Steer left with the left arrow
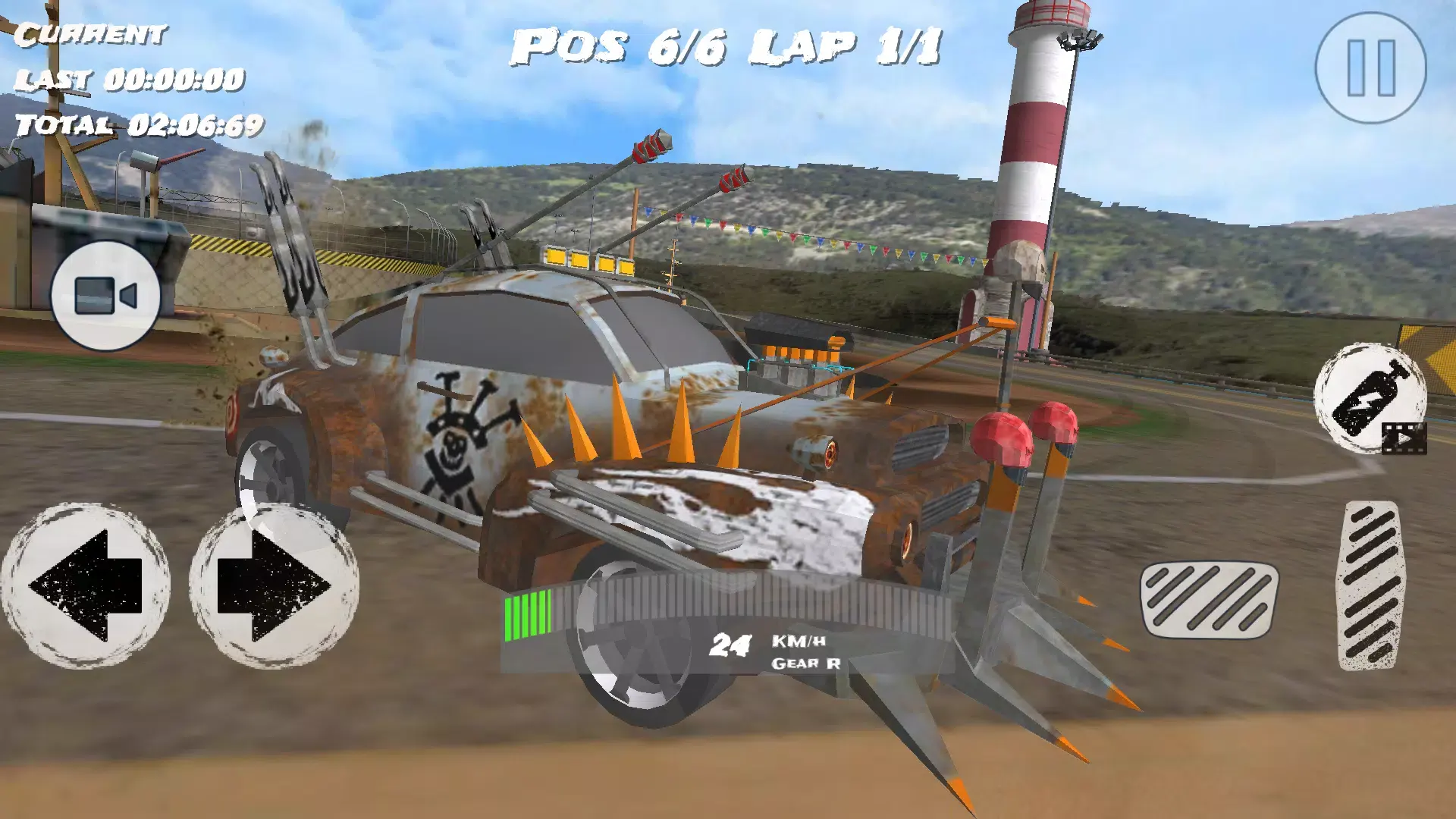 click(x=86, y=585)
